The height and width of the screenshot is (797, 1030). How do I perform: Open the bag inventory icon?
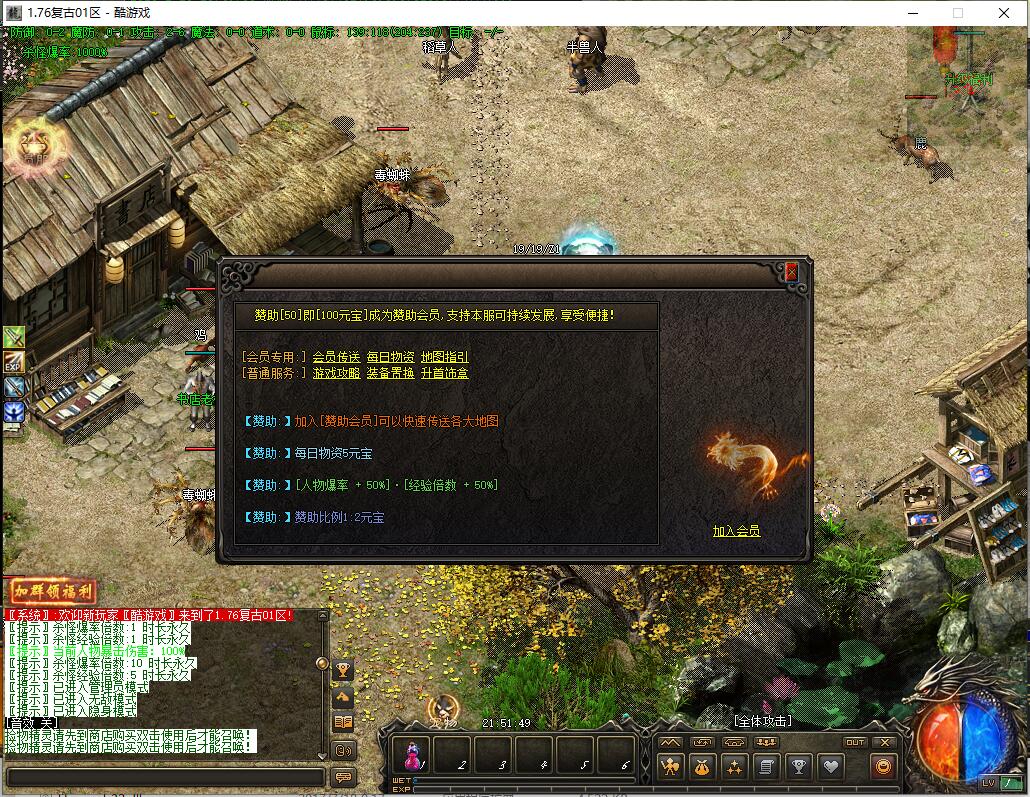tap(703, 767)
